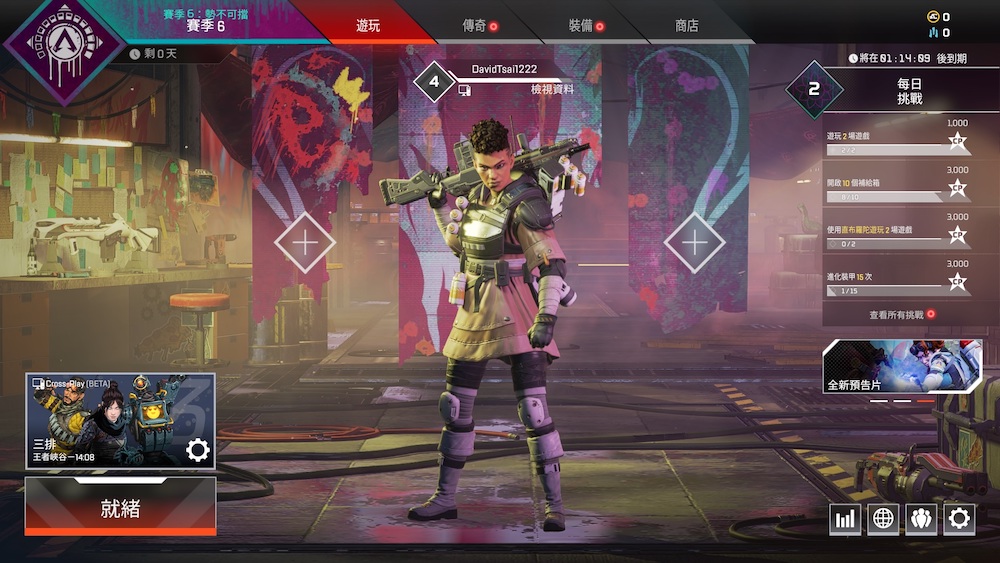Invite a friend to the left squad slot

click(304, 242)
